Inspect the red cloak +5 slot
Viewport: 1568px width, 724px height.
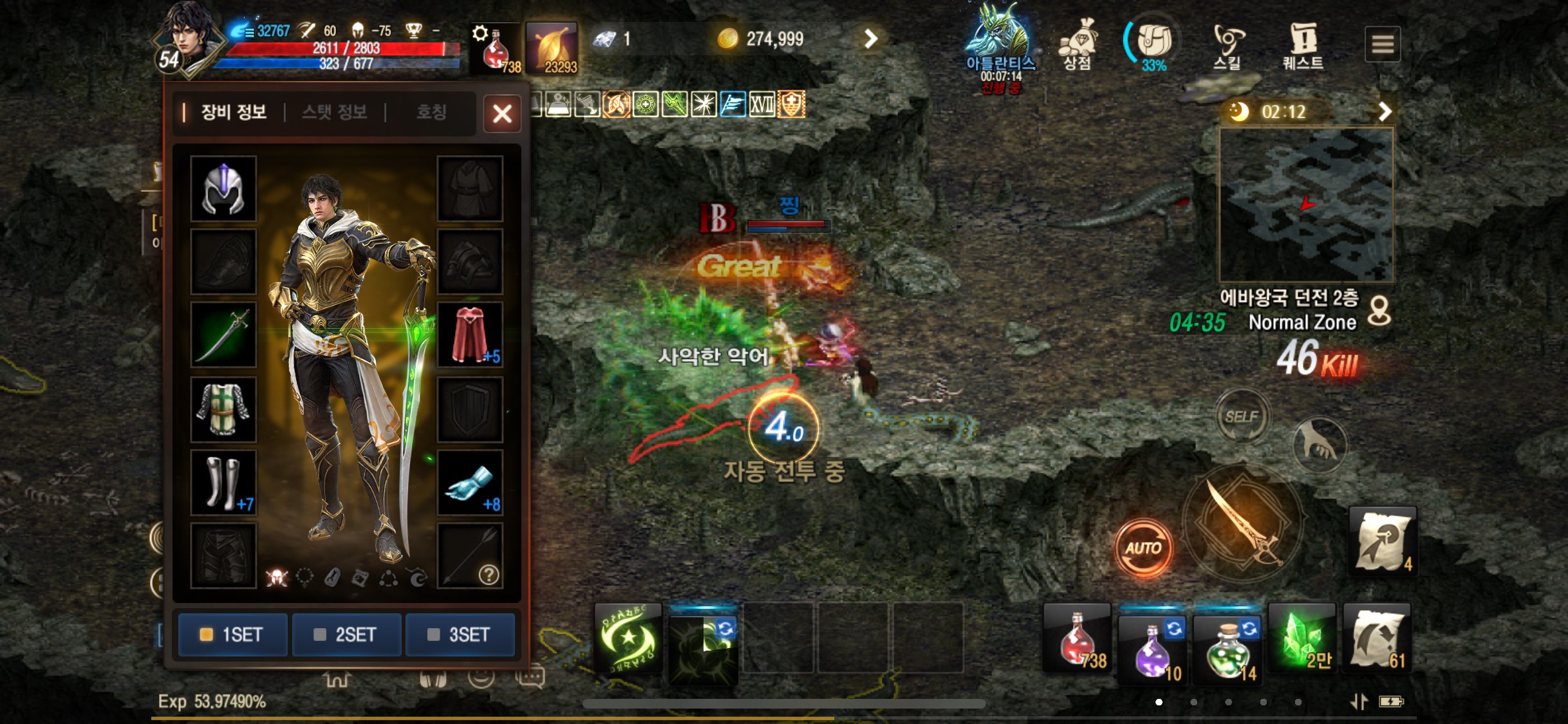click(x=470, y=335)
